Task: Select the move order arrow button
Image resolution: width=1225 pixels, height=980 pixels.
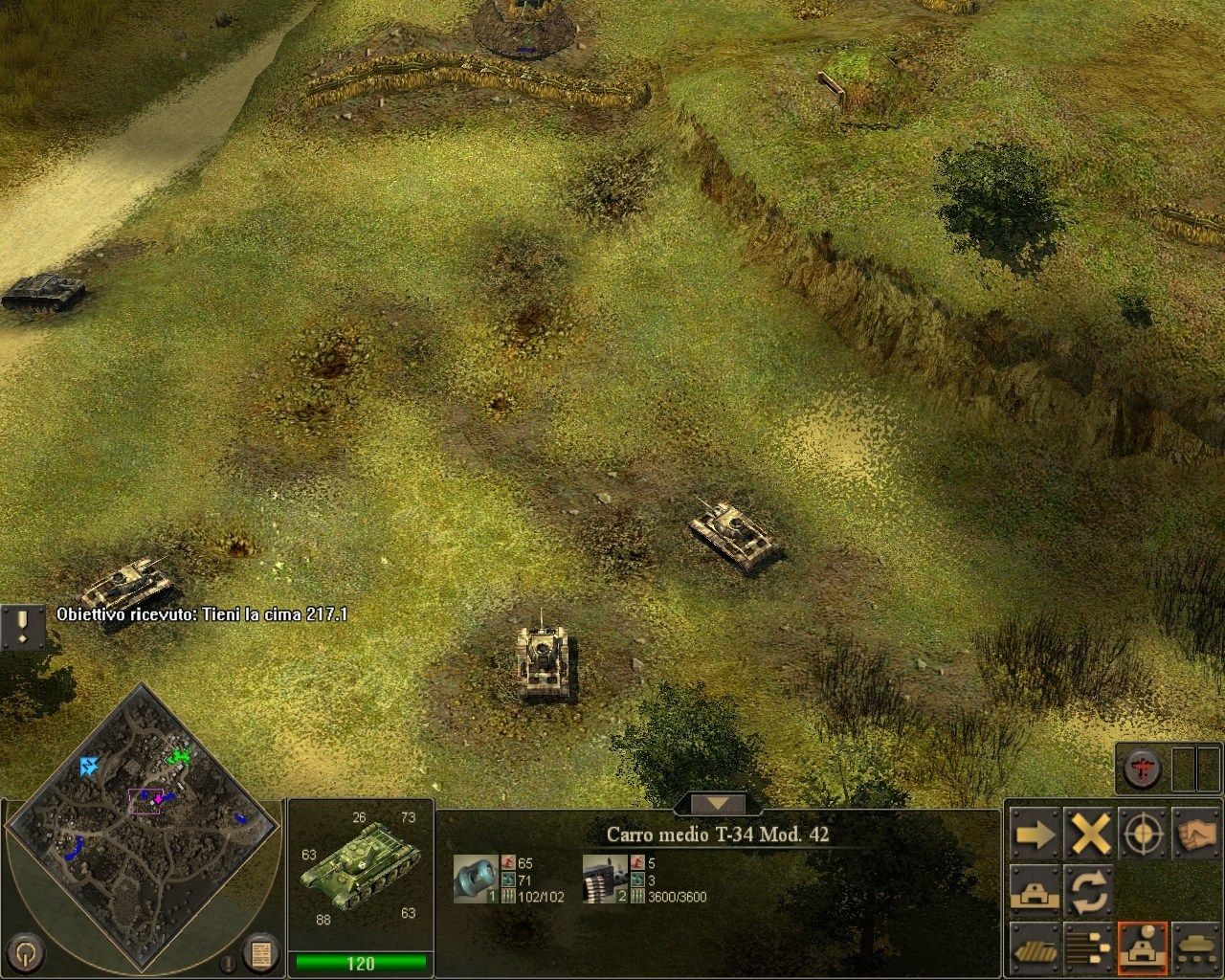Action: coord(1034,835)
